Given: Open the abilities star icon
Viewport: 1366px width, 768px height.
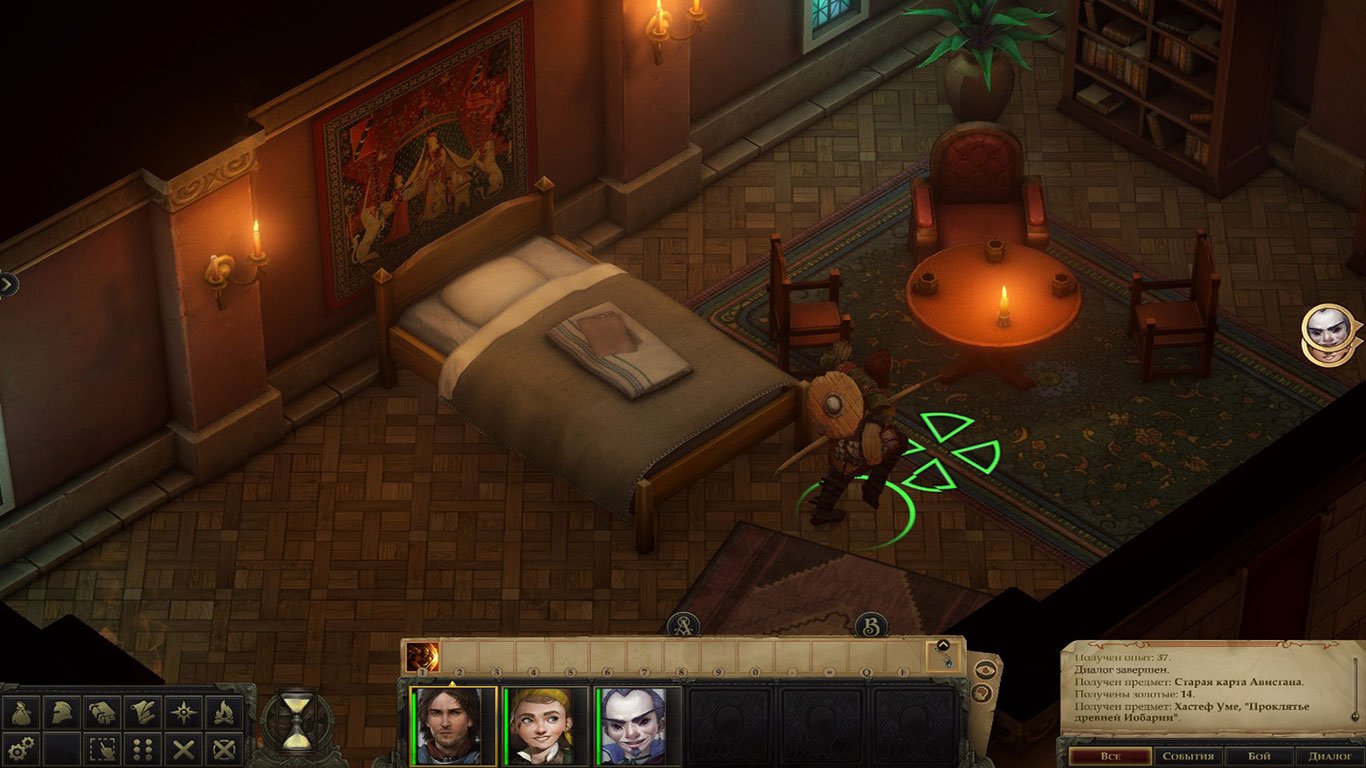Looking at the screenshot, I should coord(181,712).
